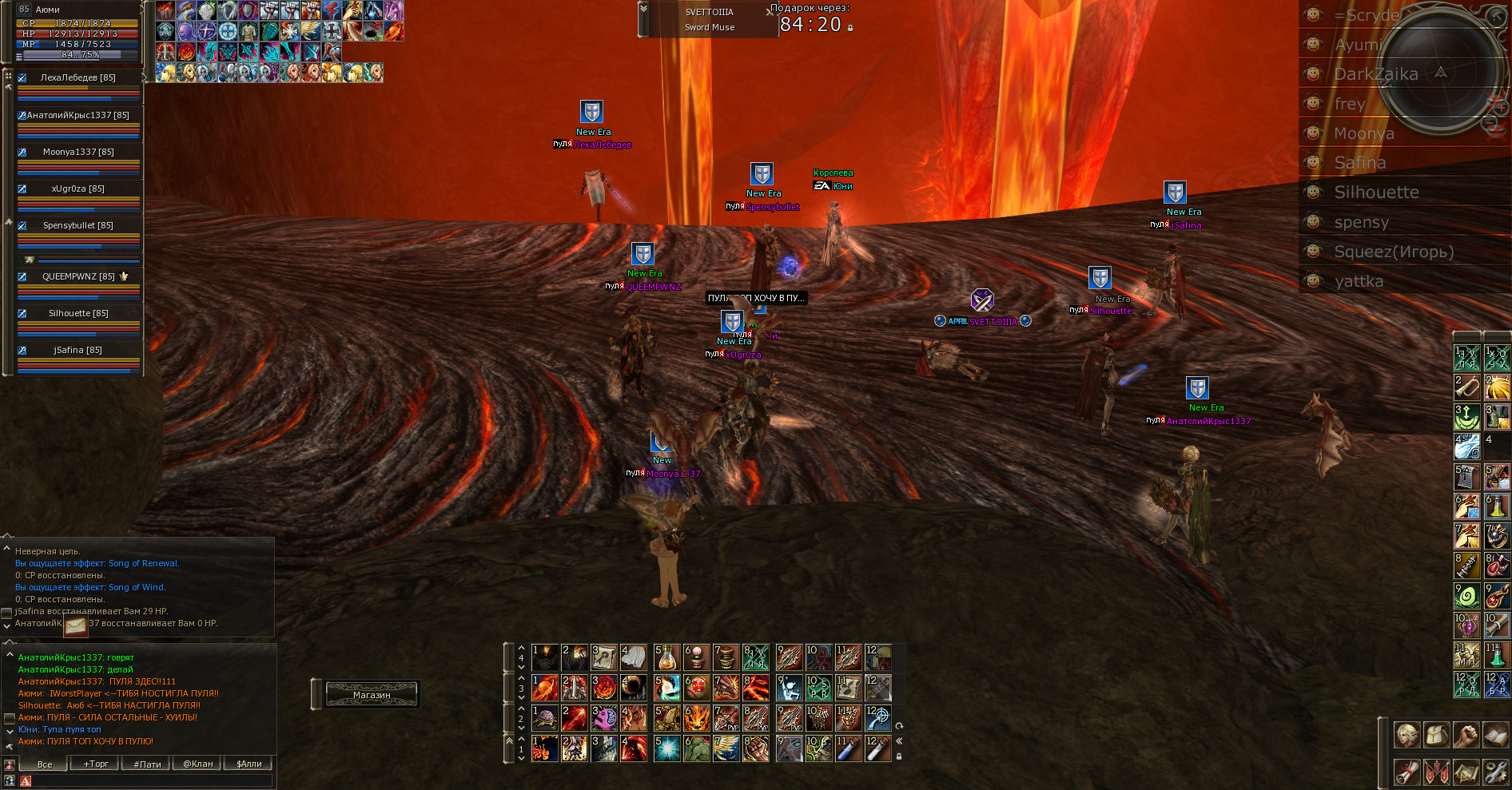Activate the pink monster skill icon
1512x790 pixels.
[604, 718]
